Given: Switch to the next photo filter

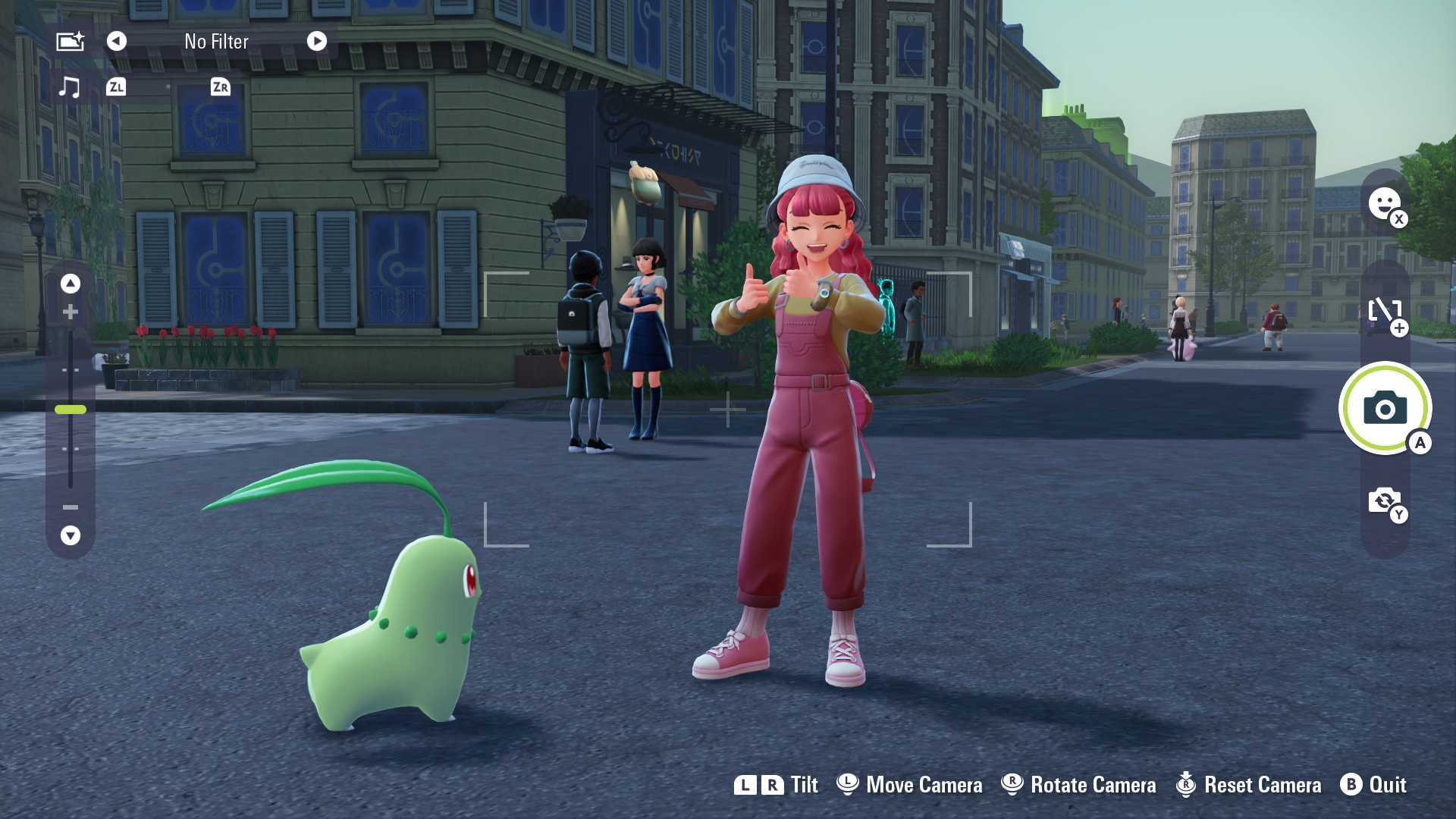Looking at the screenshot, I should pyautogui.click(x=317, y=41).
